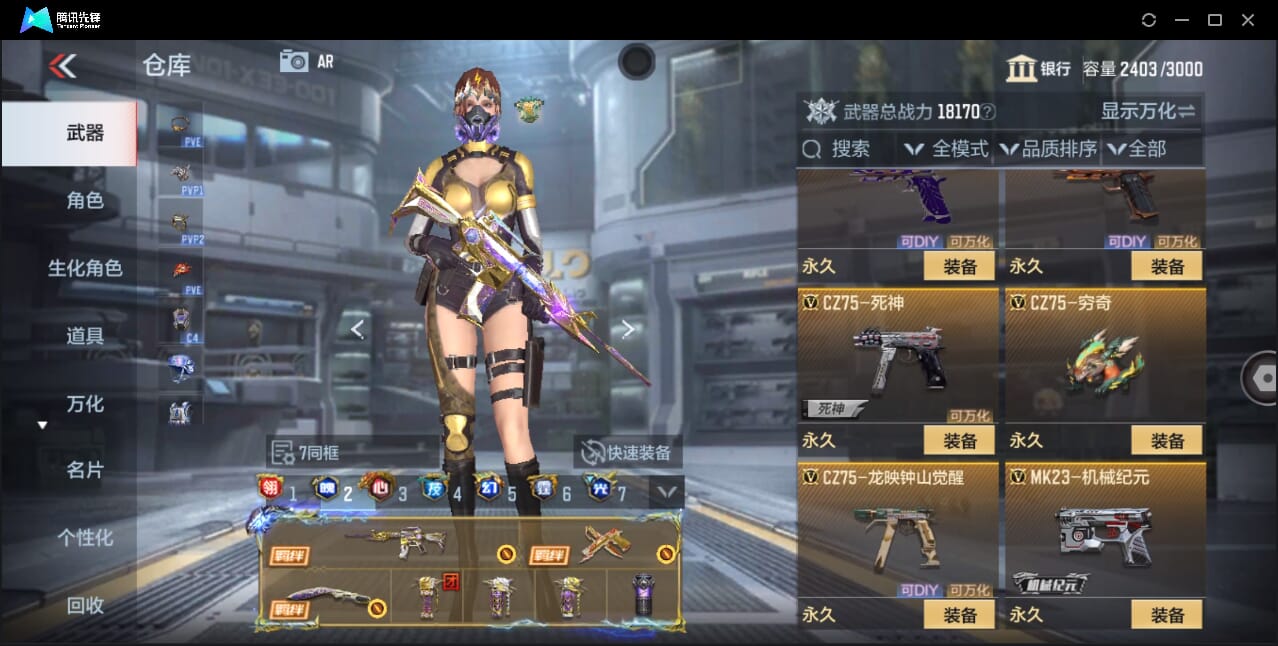
Task: Open the 品质排序 sort dropdown
Action: (1049, 149)
